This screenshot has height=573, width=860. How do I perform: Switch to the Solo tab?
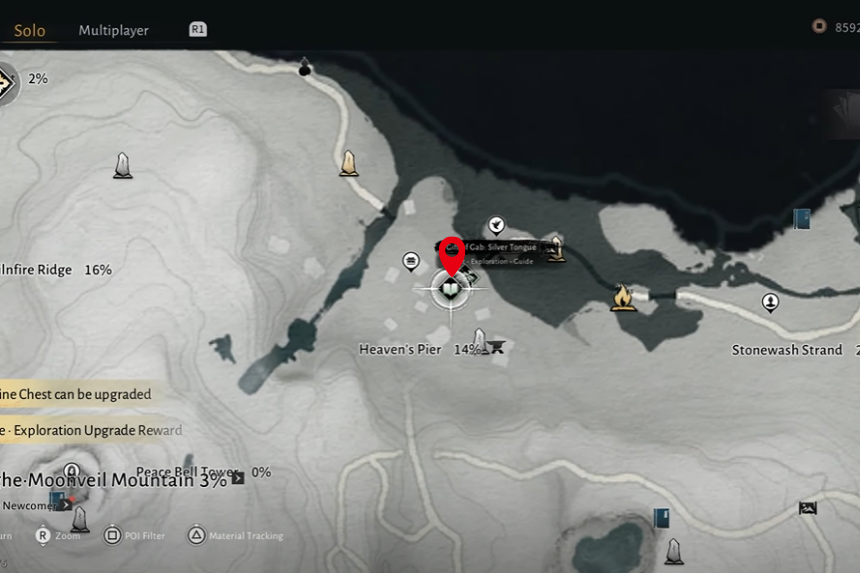pyautogui.click(x=29, y=30)
